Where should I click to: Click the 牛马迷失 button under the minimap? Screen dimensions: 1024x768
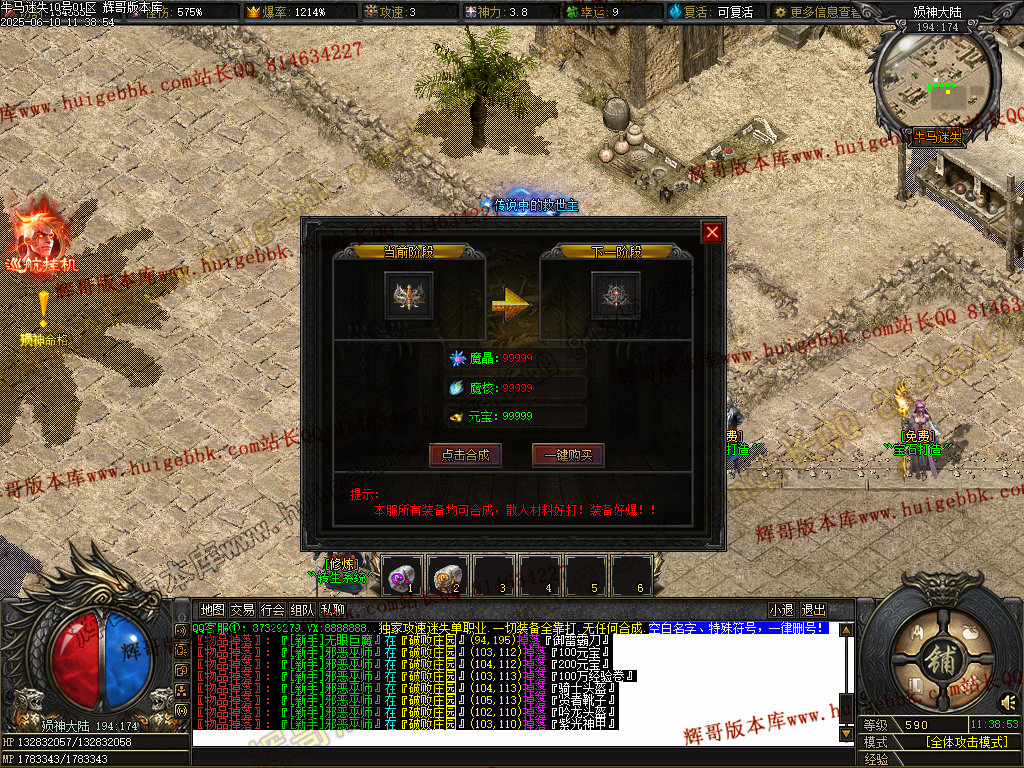click(x=936, y=136)
